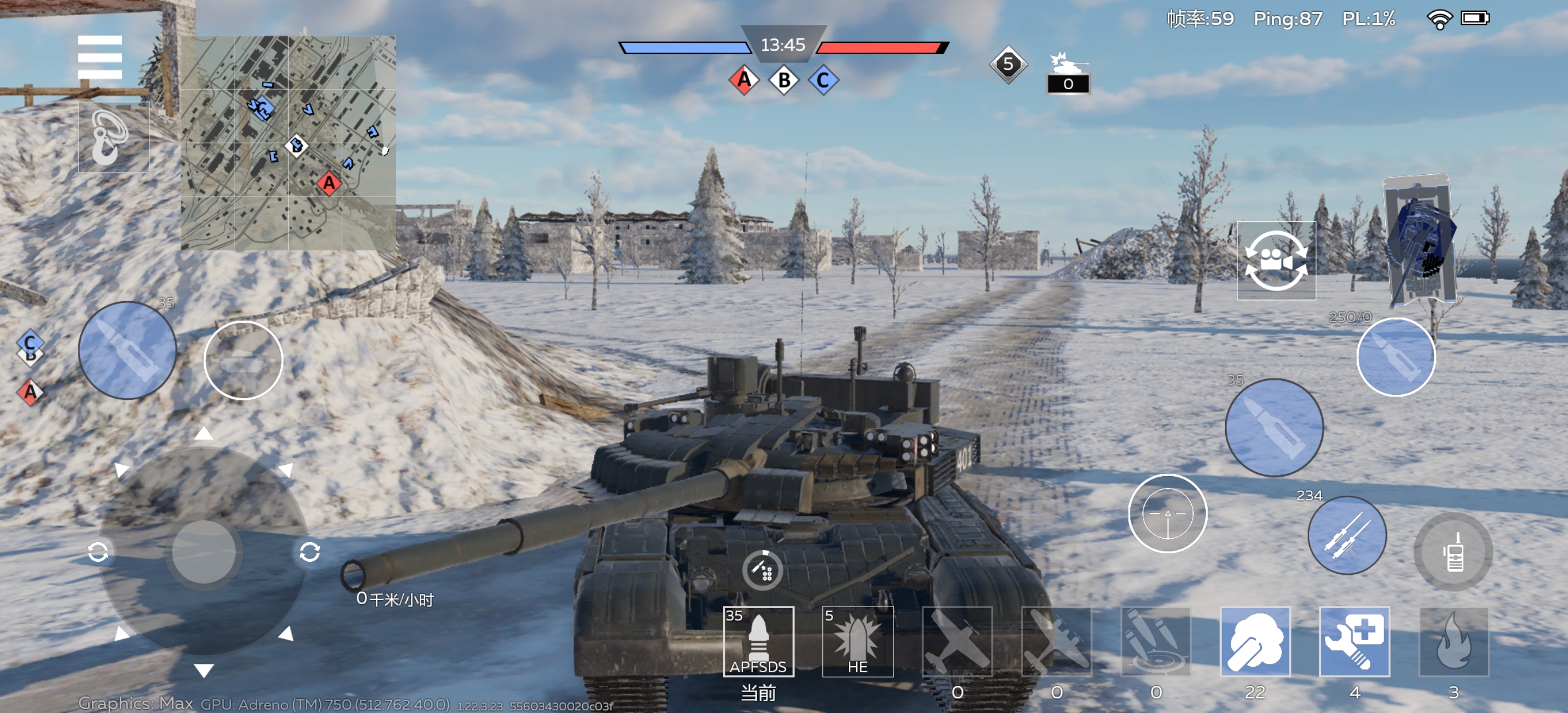This screenshot has width=1568, height=713.
Task: Open the tactical minimap
Action: coord(288,143)
